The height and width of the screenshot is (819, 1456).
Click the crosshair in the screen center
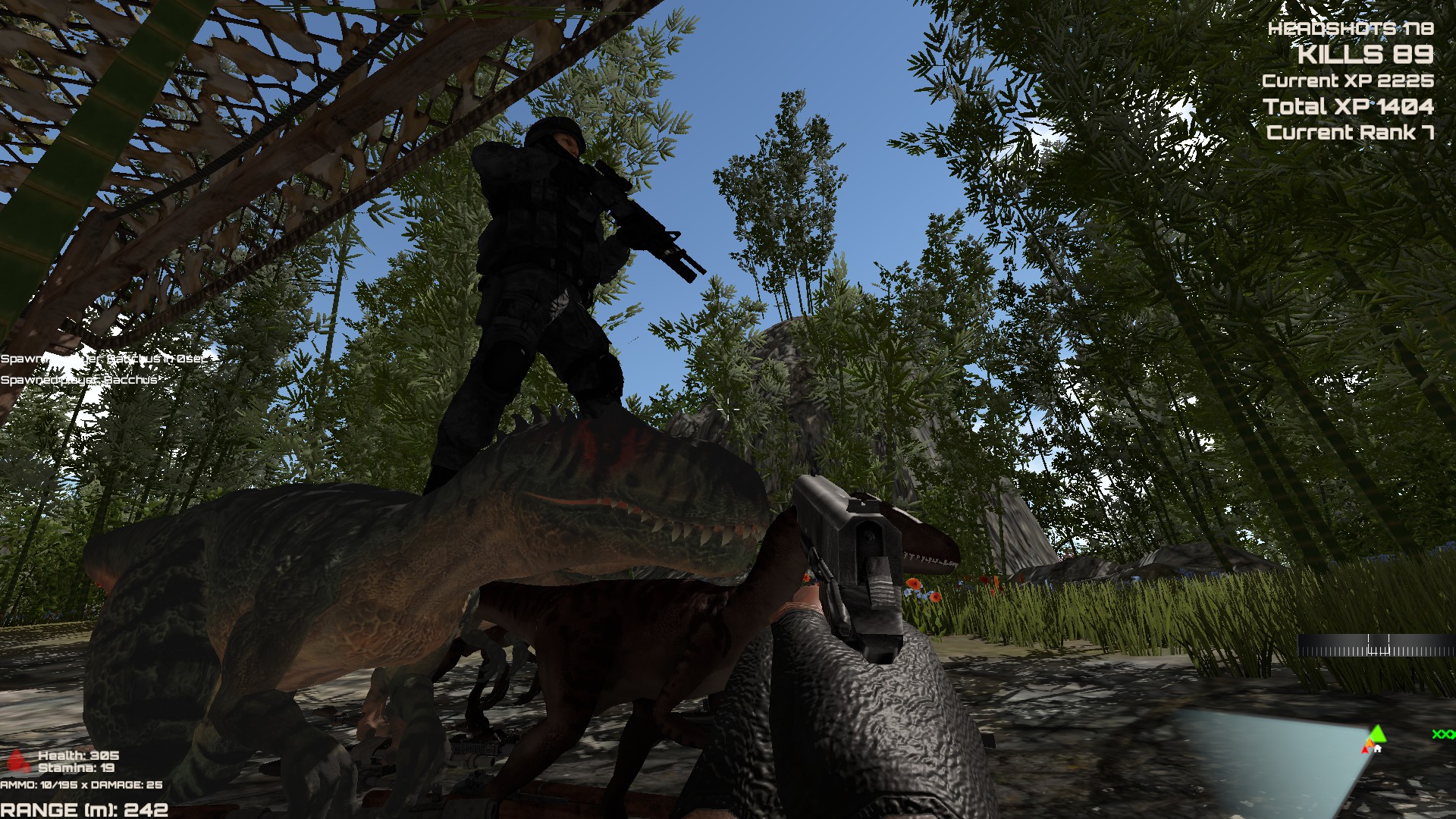coord(728,409)
